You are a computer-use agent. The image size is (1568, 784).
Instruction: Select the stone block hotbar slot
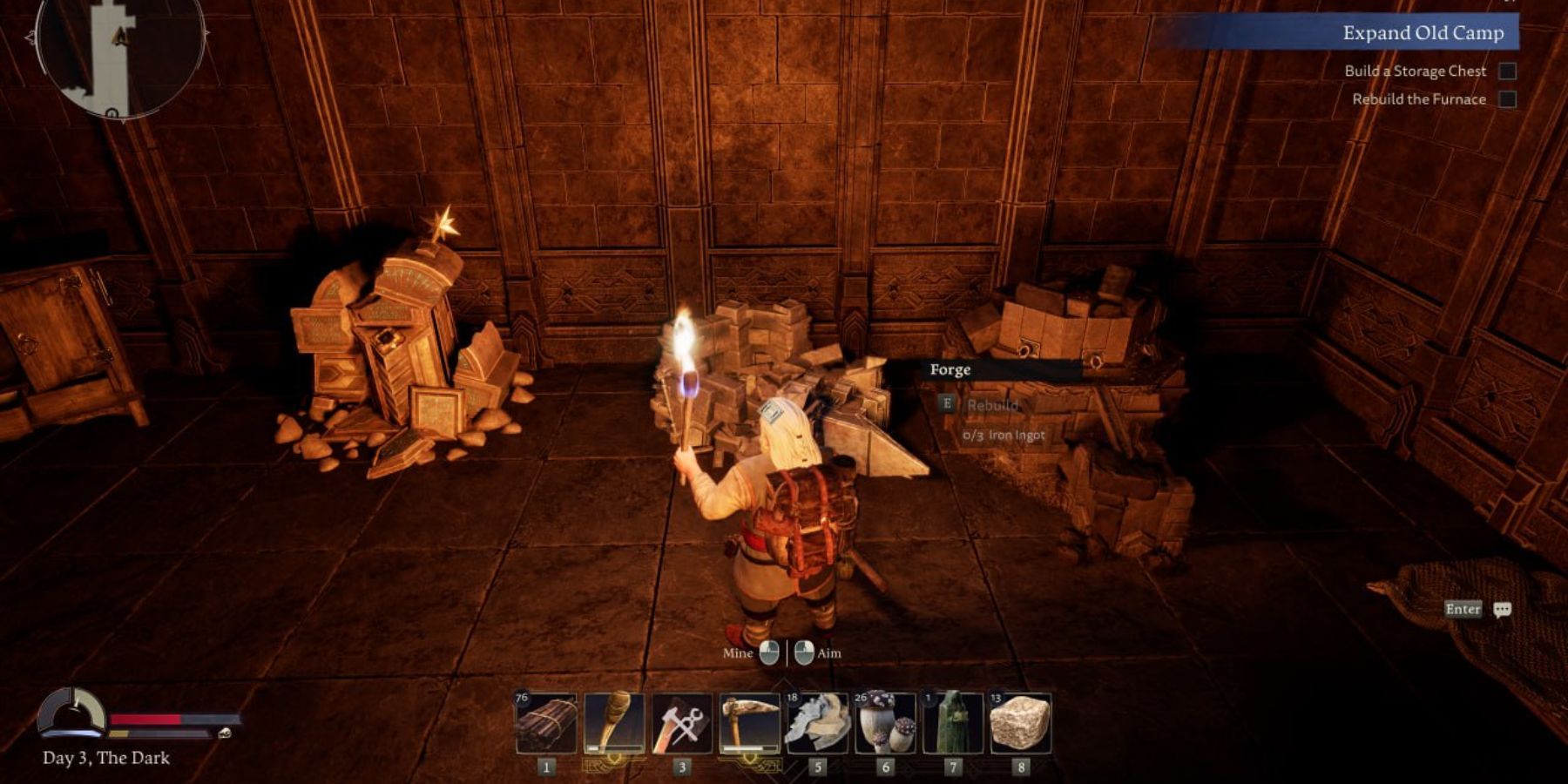(1020, 722)
